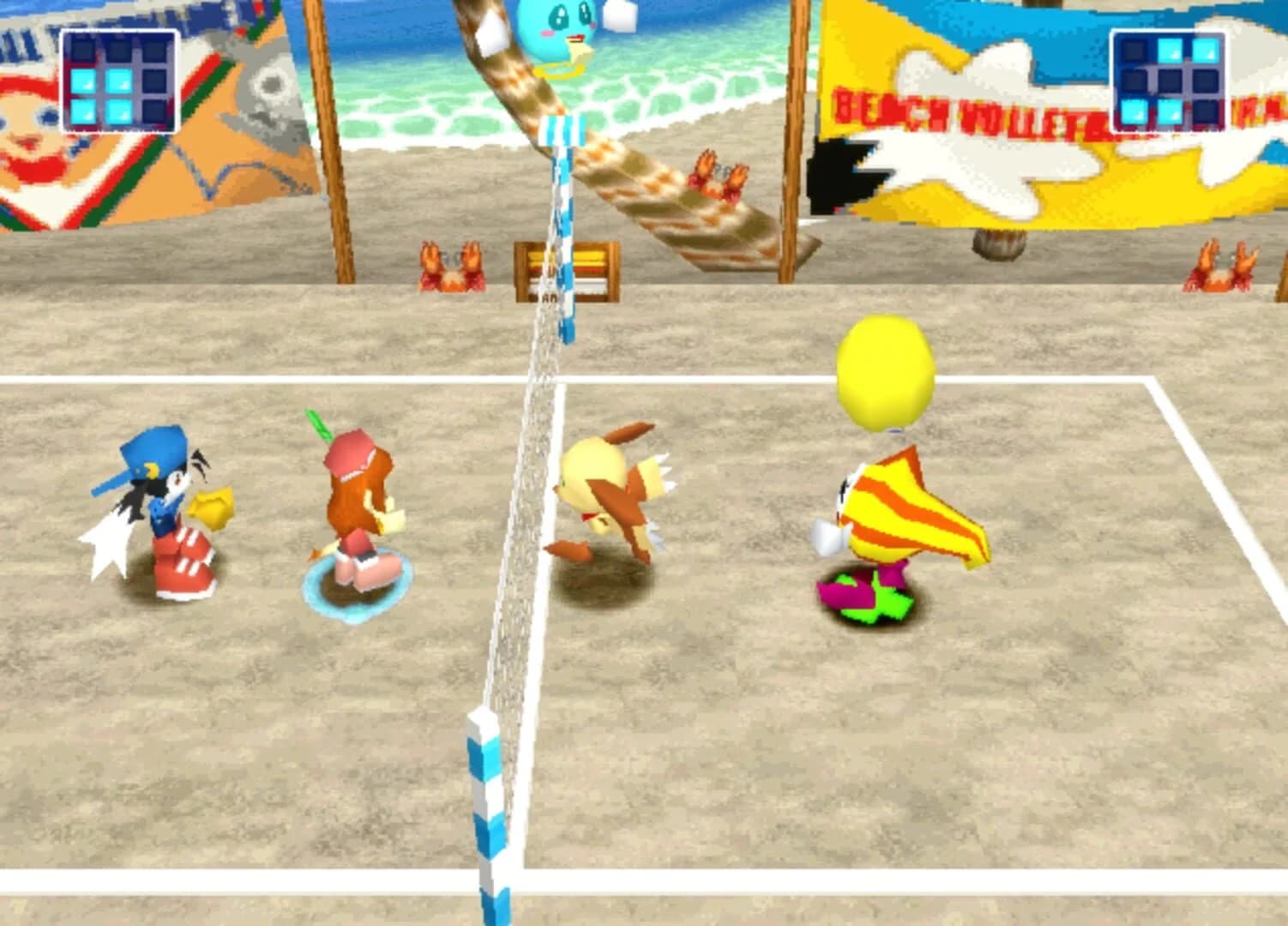The width and height of the screenshot is (1288, 926).
Task: Click the left player's score grid
Action: 118,80
